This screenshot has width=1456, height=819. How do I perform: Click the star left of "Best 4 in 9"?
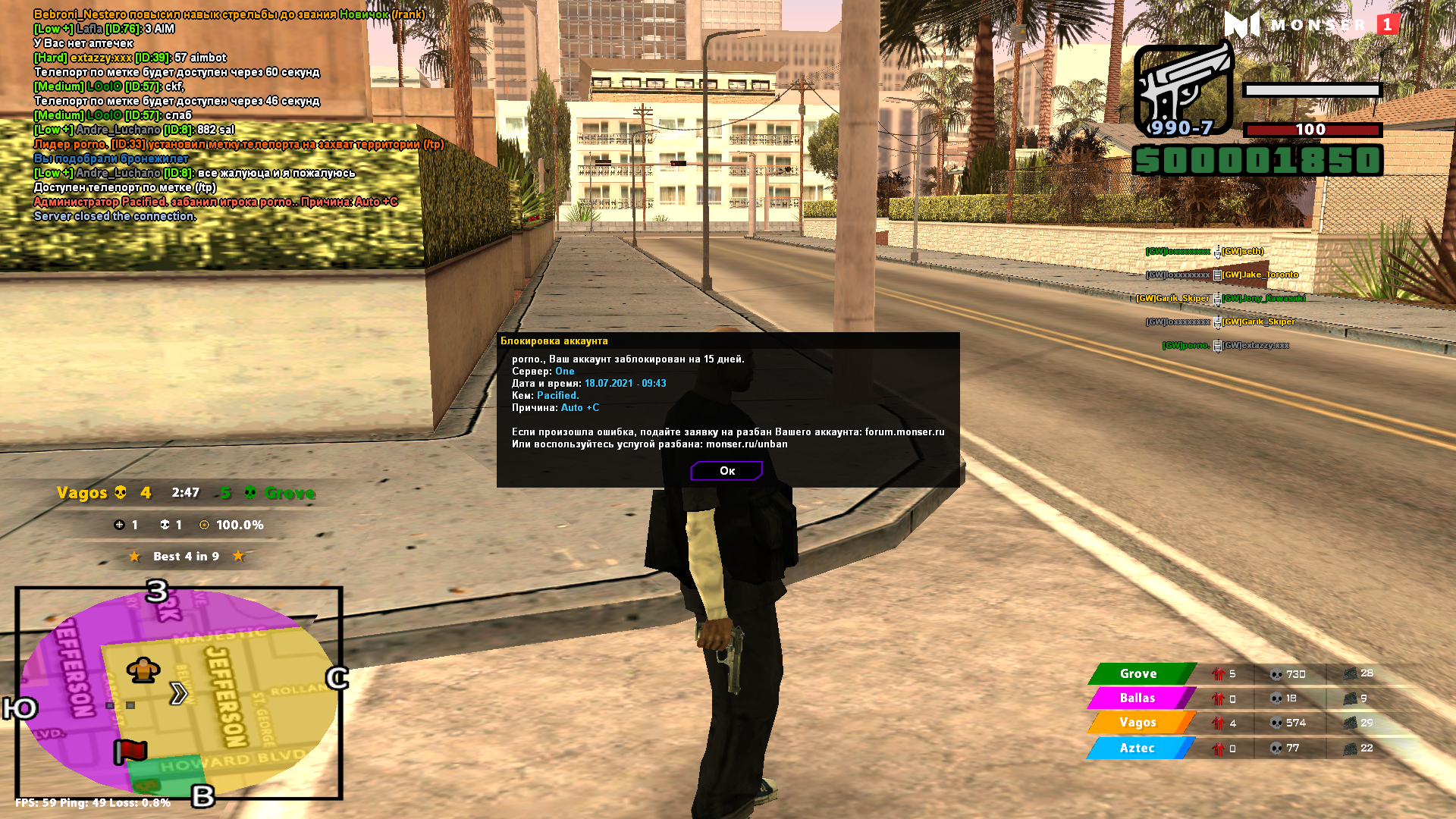[x=135, y=556]
